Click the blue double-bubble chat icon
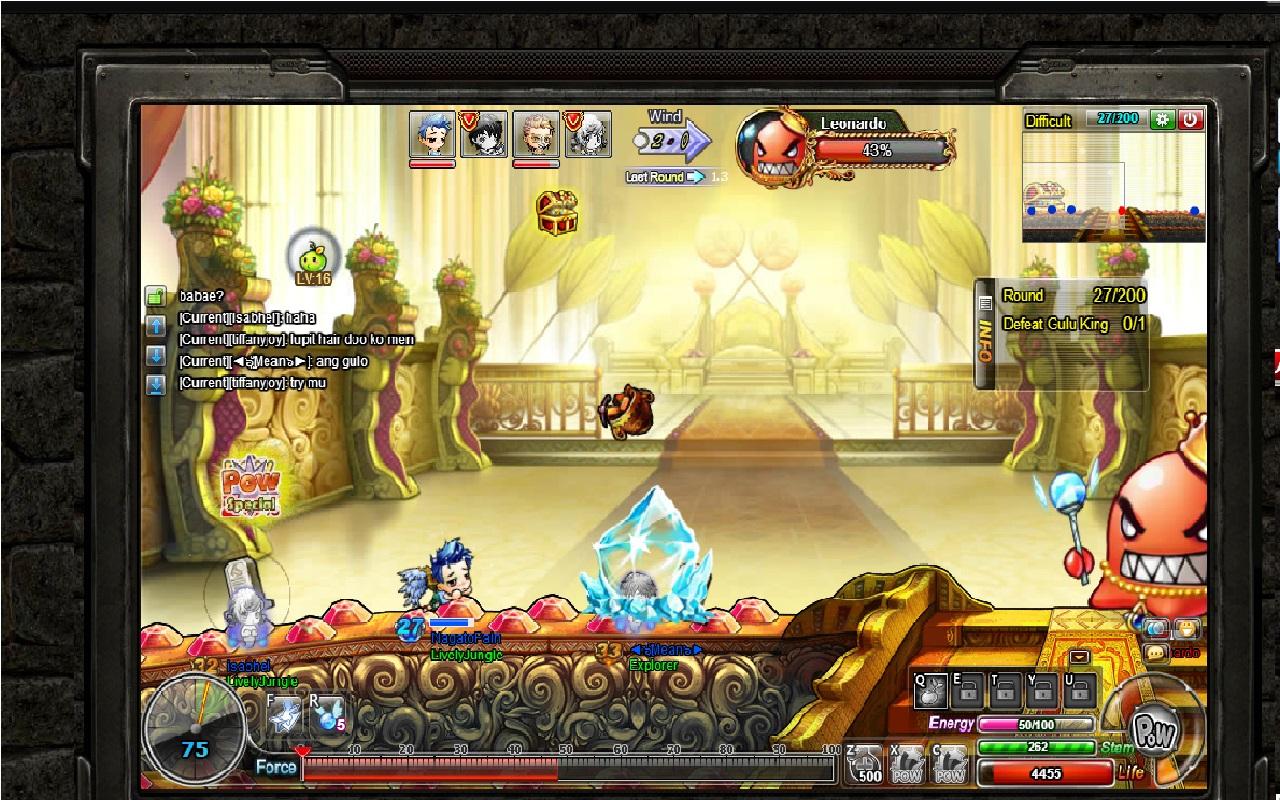1280x800 pixels. coord(1157,629)
